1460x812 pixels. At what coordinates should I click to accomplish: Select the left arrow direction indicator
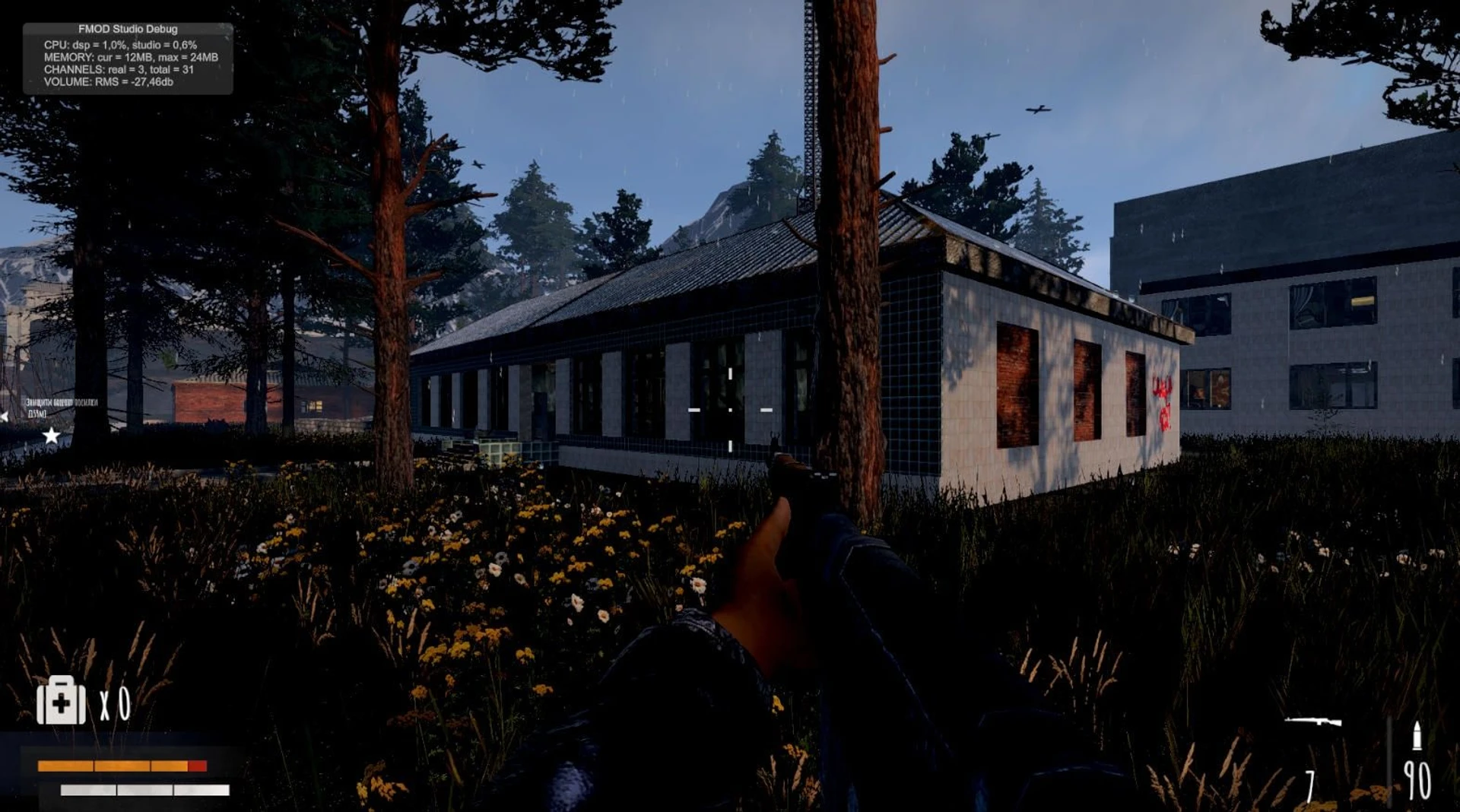coord(4,415)
